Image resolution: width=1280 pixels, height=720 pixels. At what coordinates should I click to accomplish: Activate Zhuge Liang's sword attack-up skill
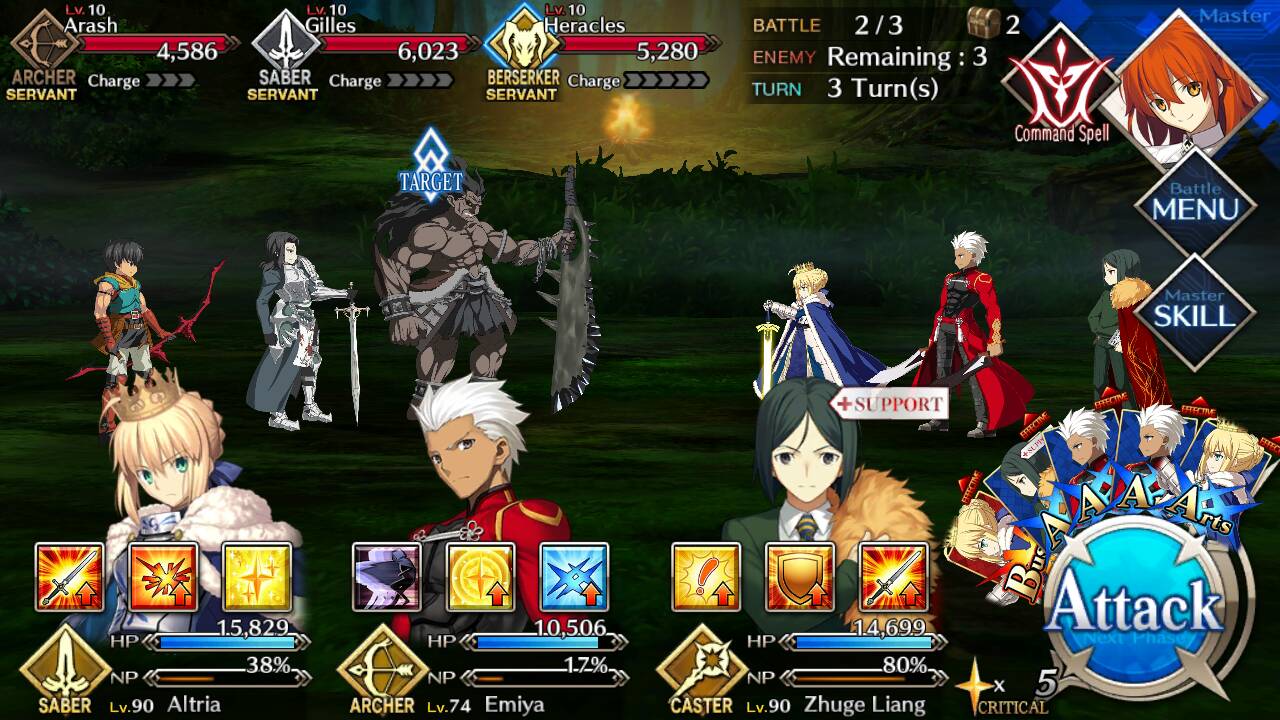click(893, 577)
